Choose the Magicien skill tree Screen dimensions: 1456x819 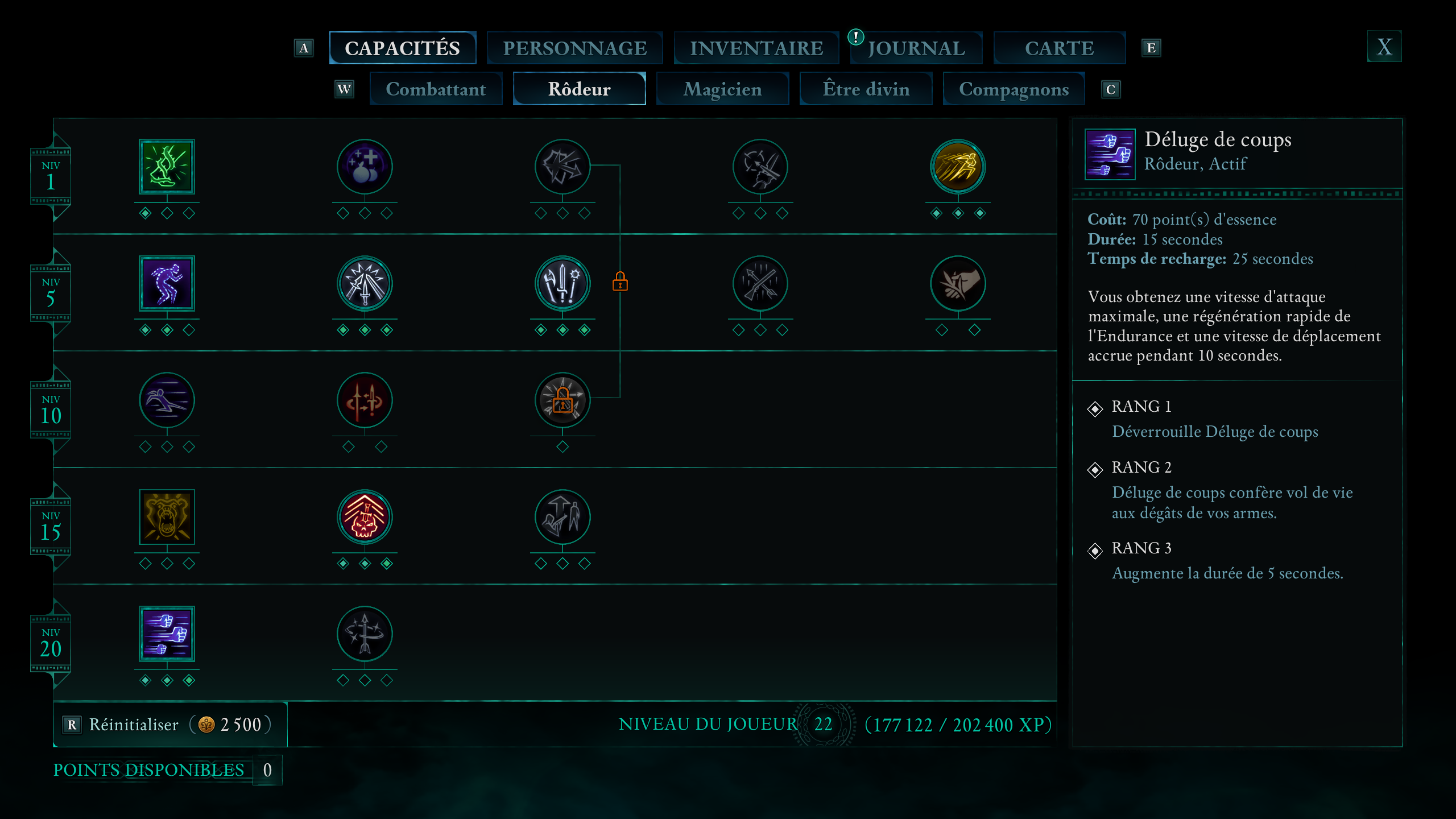pyautogui.click(x=722, y=89)
